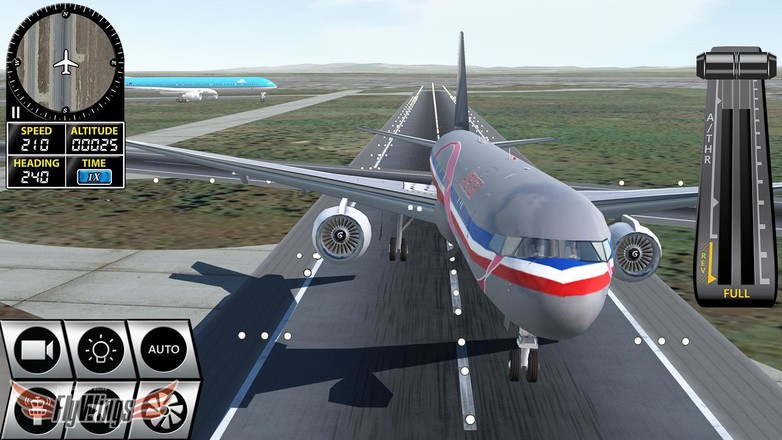
Task: Toggle the aircraft lights
Action: point(101,350)
